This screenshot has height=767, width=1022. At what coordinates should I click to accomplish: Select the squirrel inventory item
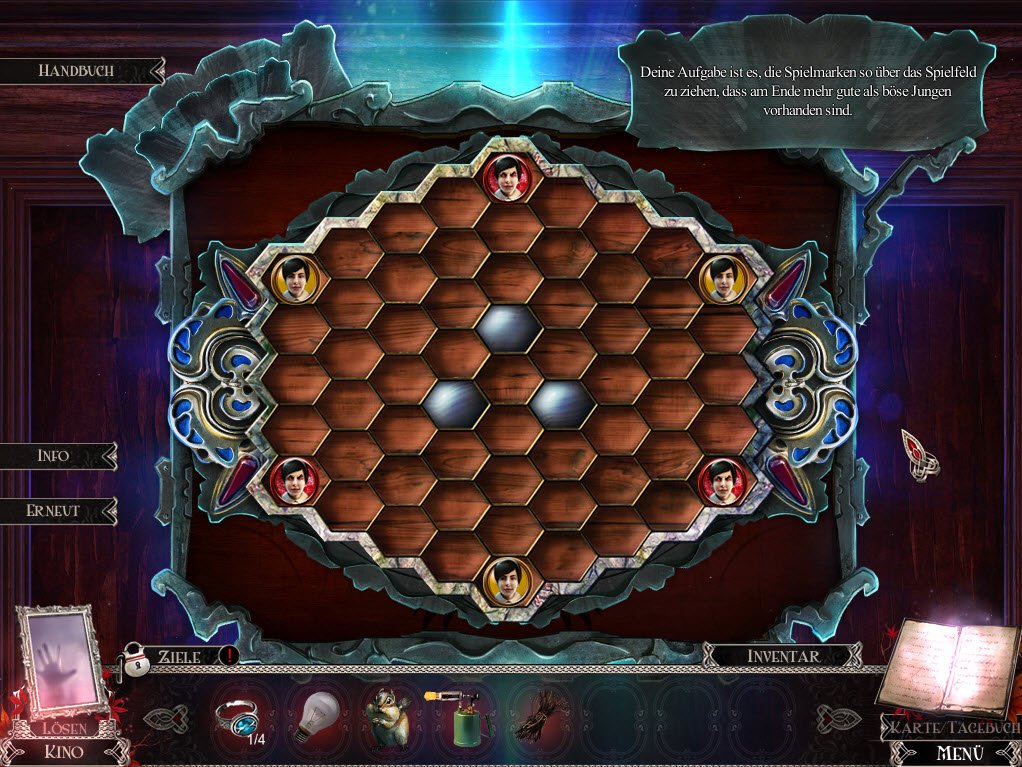[386, 718]
